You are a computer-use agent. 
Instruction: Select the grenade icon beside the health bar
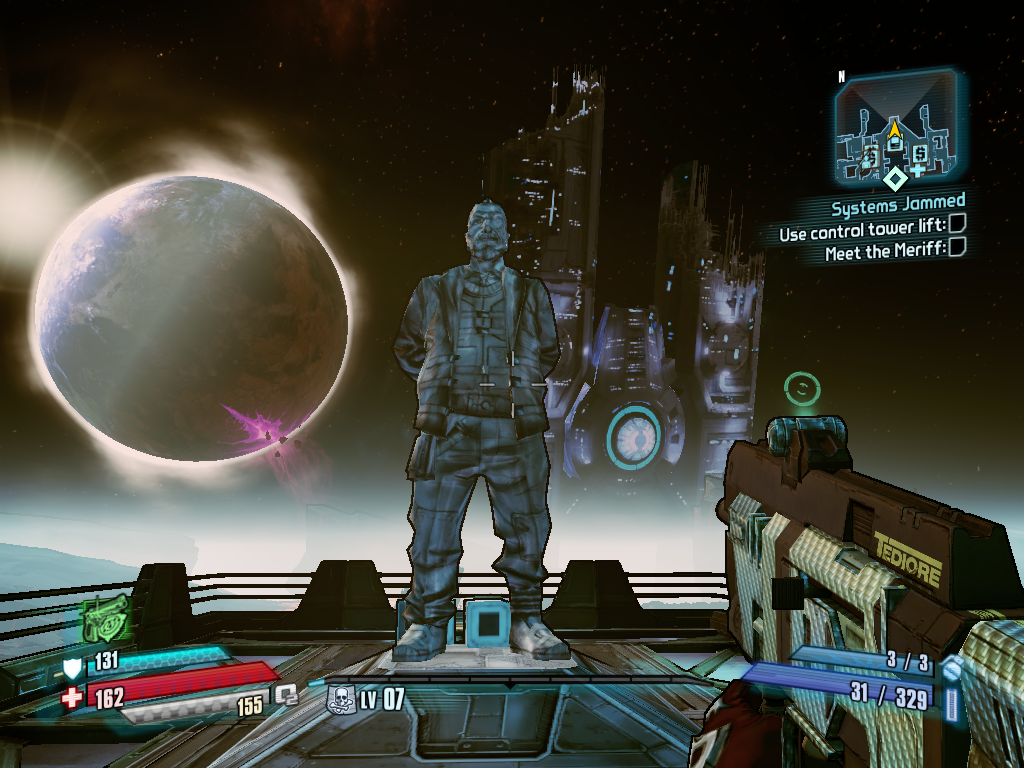[x=288, y=693]
